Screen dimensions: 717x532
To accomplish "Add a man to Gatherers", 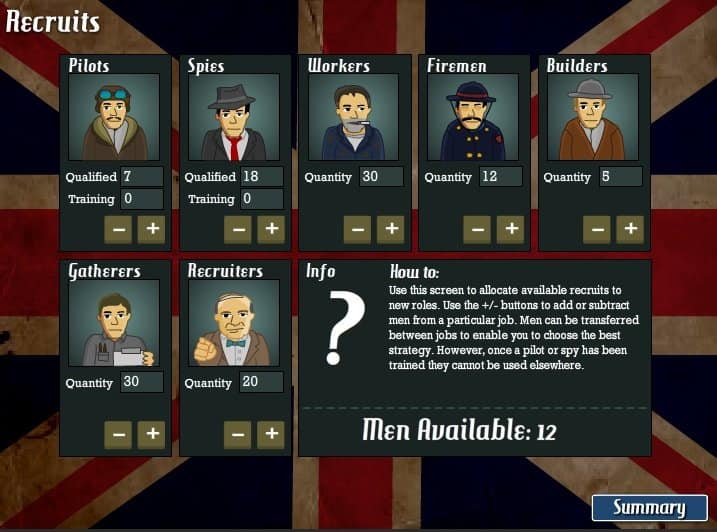I will point(152,434).
